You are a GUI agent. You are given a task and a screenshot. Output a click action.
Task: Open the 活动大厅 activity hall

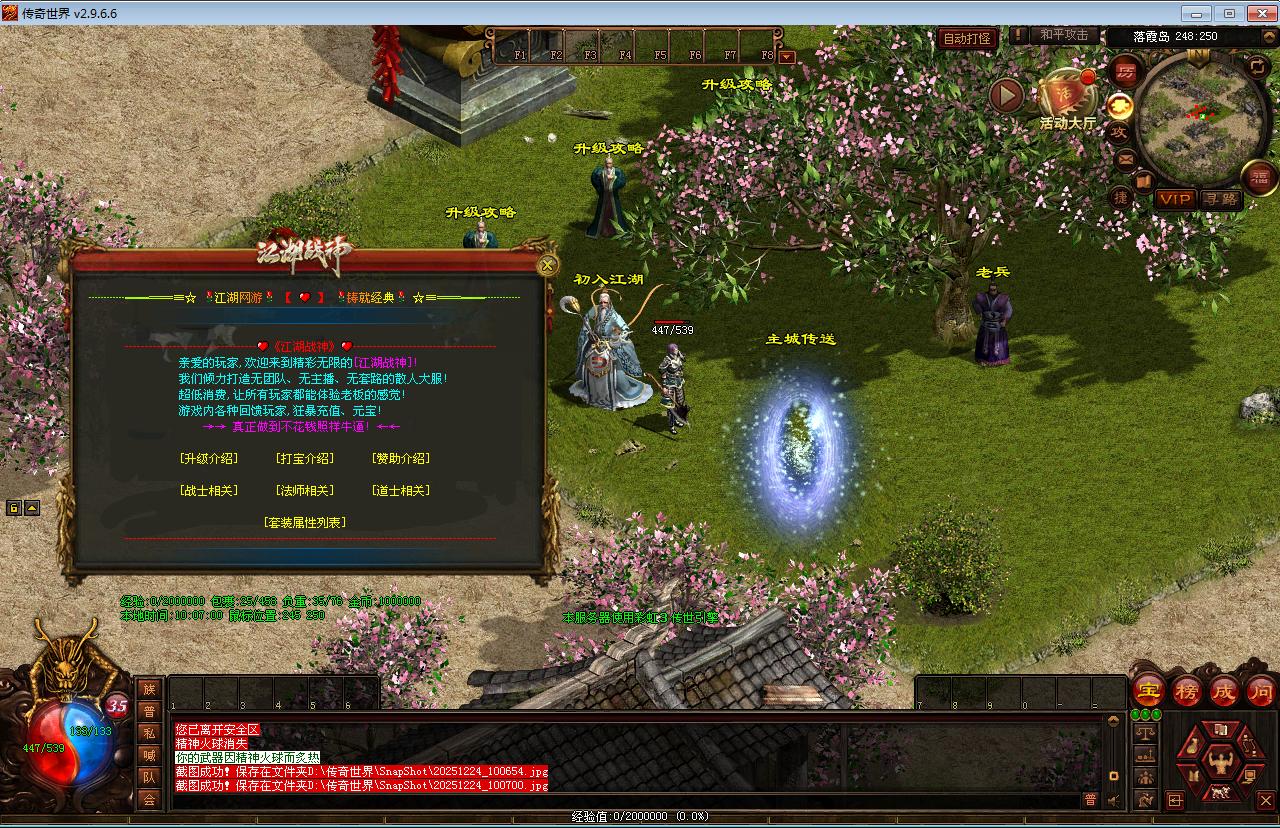(x=1066, y=100)
